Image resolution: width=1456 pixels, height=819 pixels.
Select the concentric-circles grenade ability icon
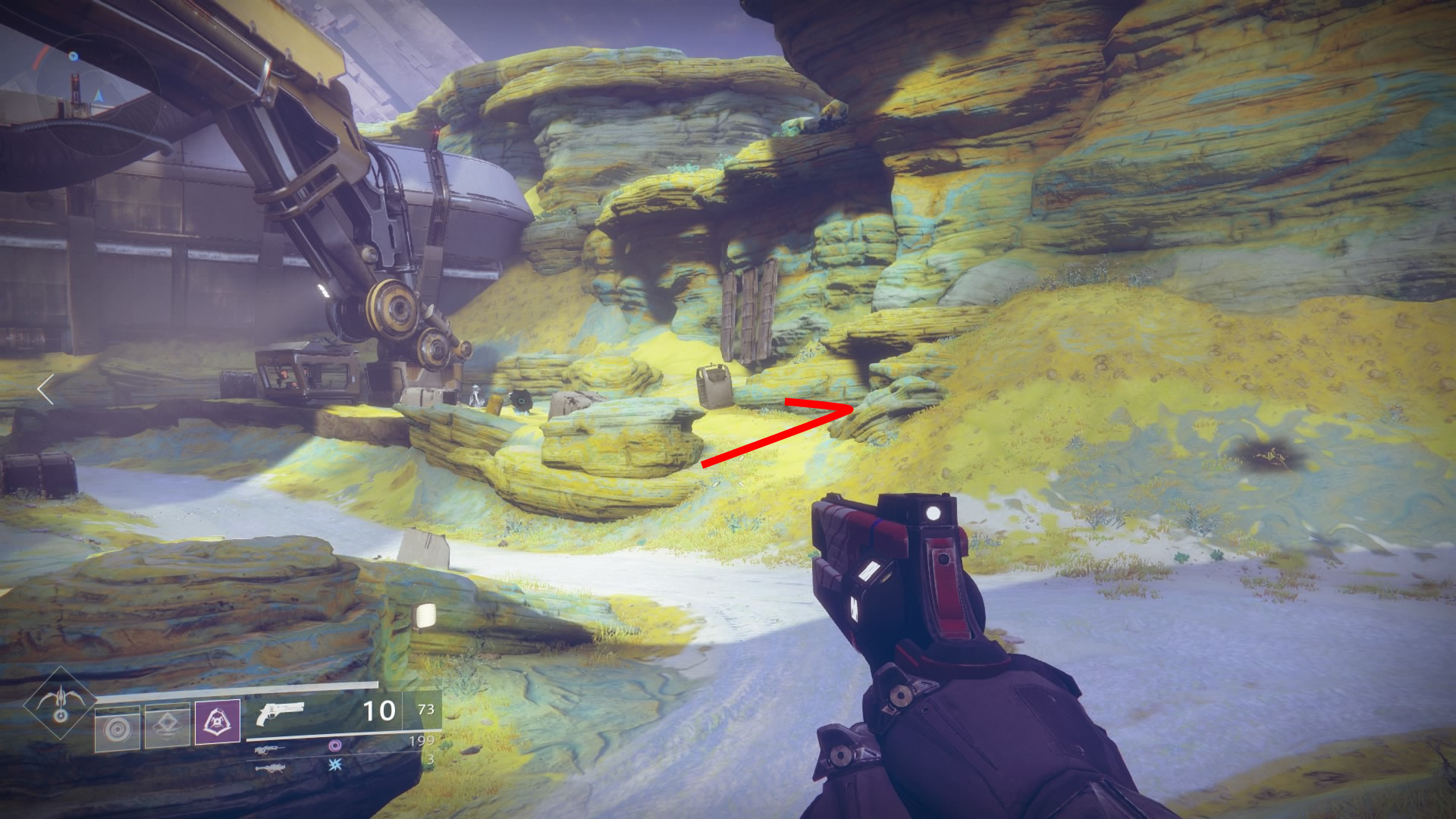pos(118,729)
